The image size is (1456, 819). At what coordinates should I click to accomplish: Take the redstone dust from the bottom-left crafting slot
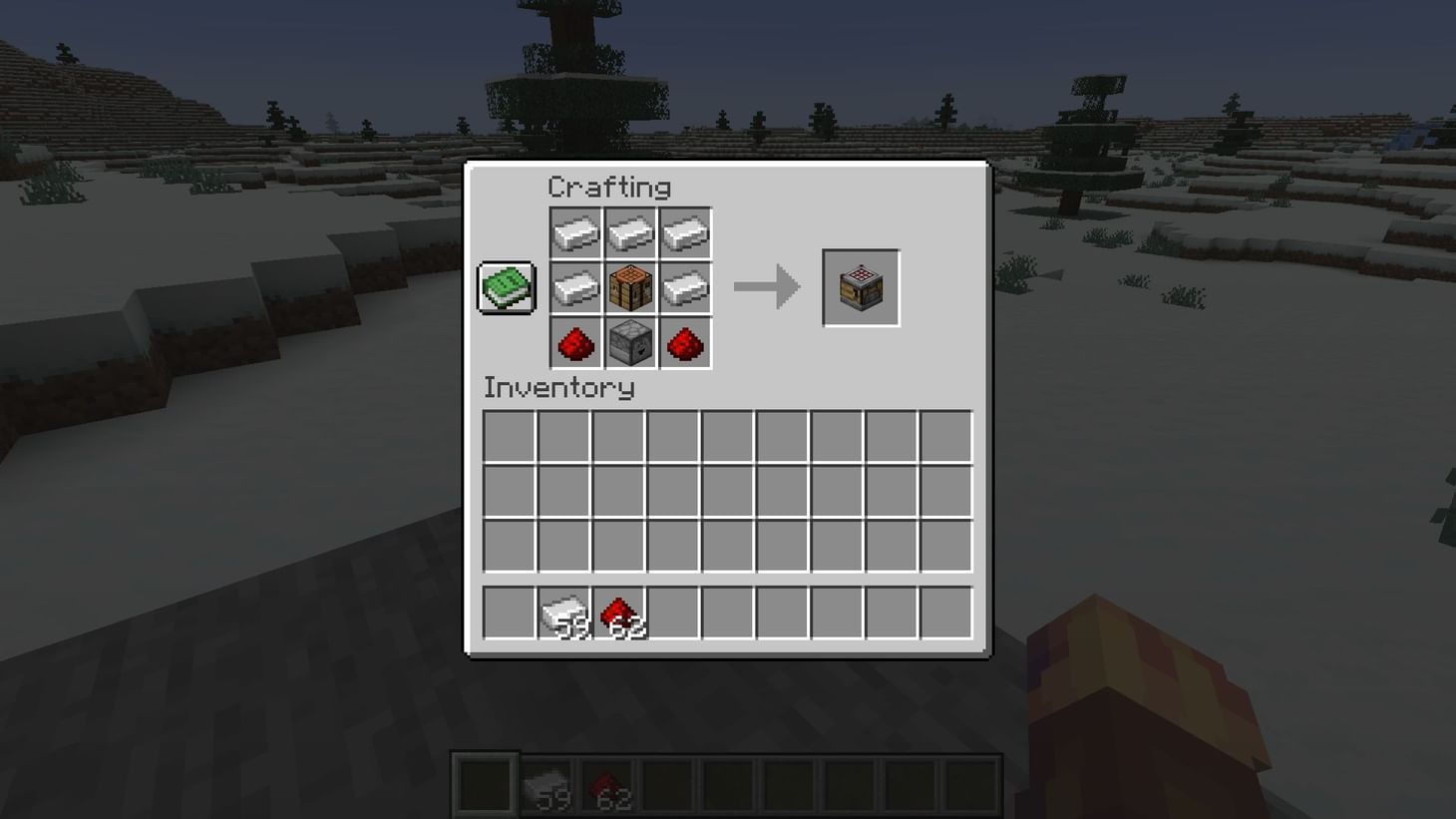click(575, 343)
